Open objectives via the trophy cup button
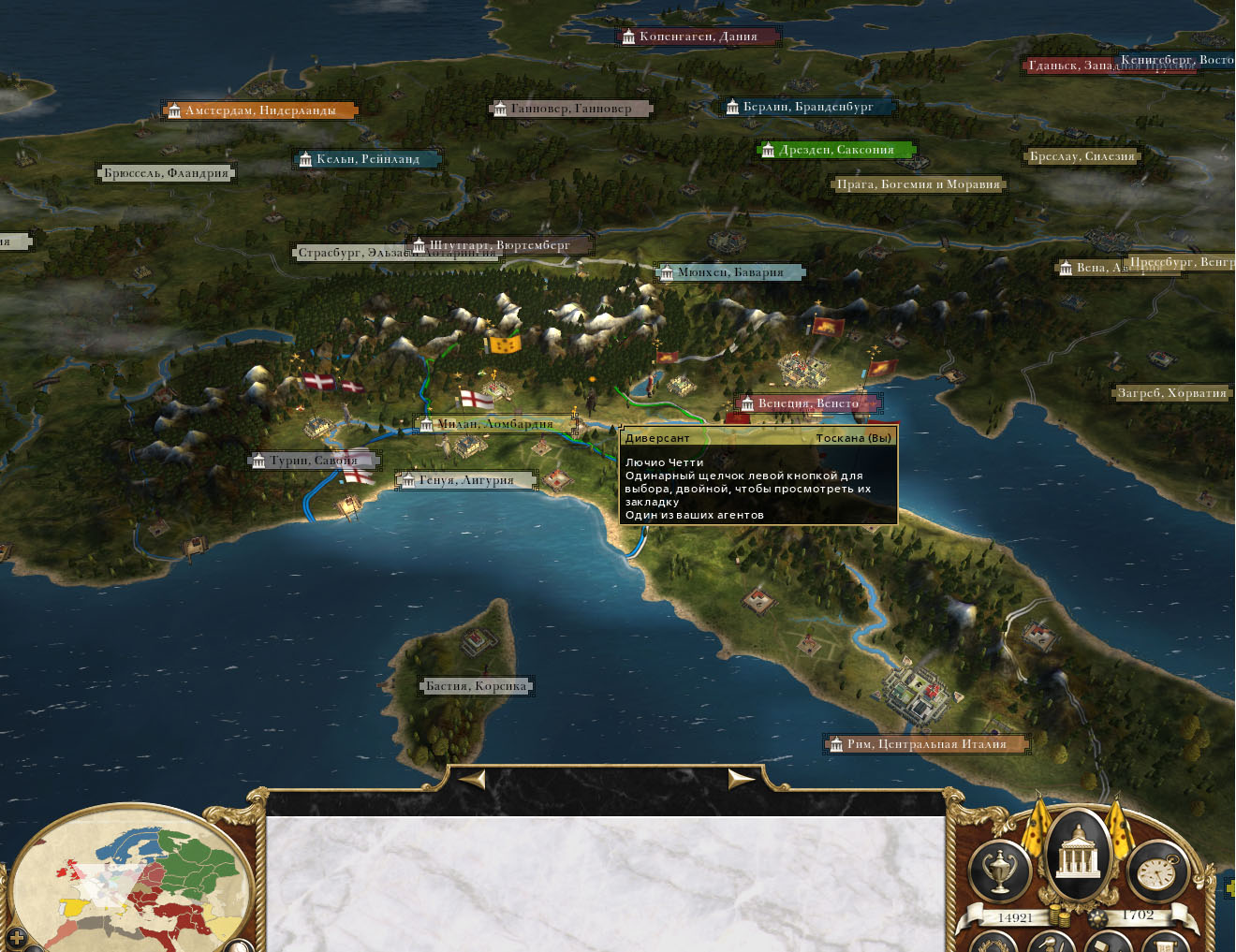Viewport: 1236px width, 952px height. [1000, 872]
